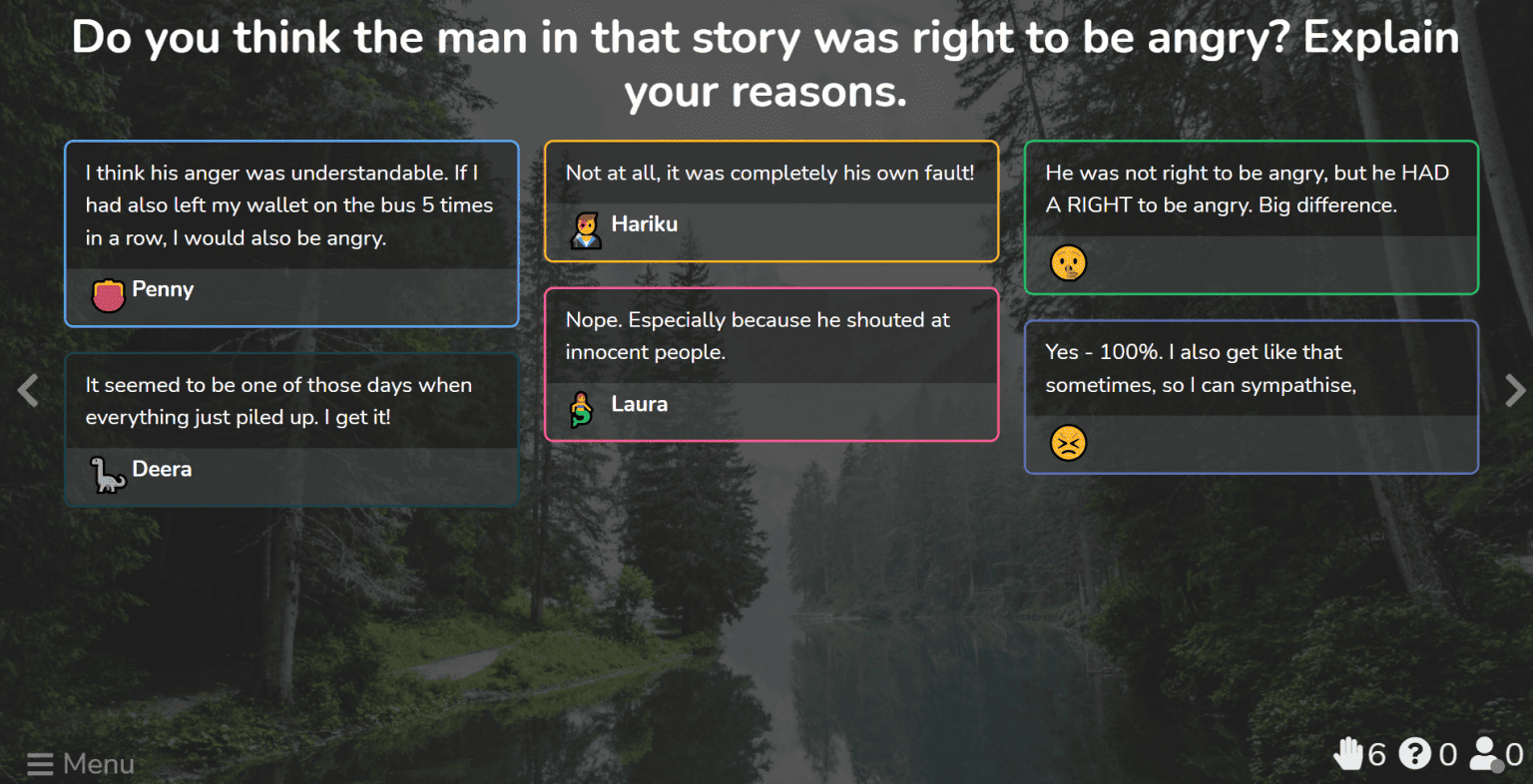Click the hamburger Menu icon

[40, 764]
